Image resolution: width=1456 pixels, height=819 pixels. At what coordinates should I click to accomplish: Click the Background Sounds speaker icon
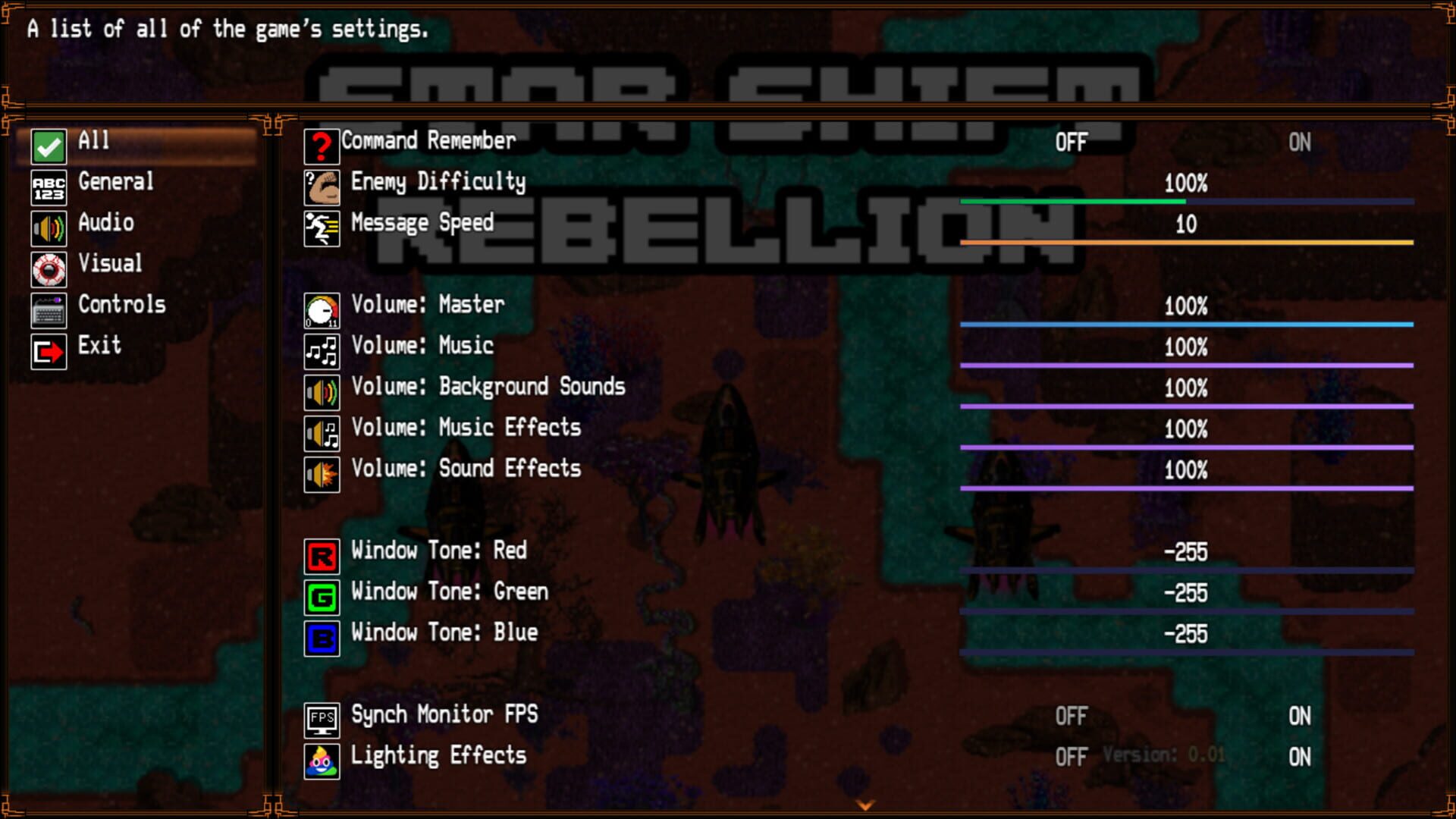tap(322, 392)
